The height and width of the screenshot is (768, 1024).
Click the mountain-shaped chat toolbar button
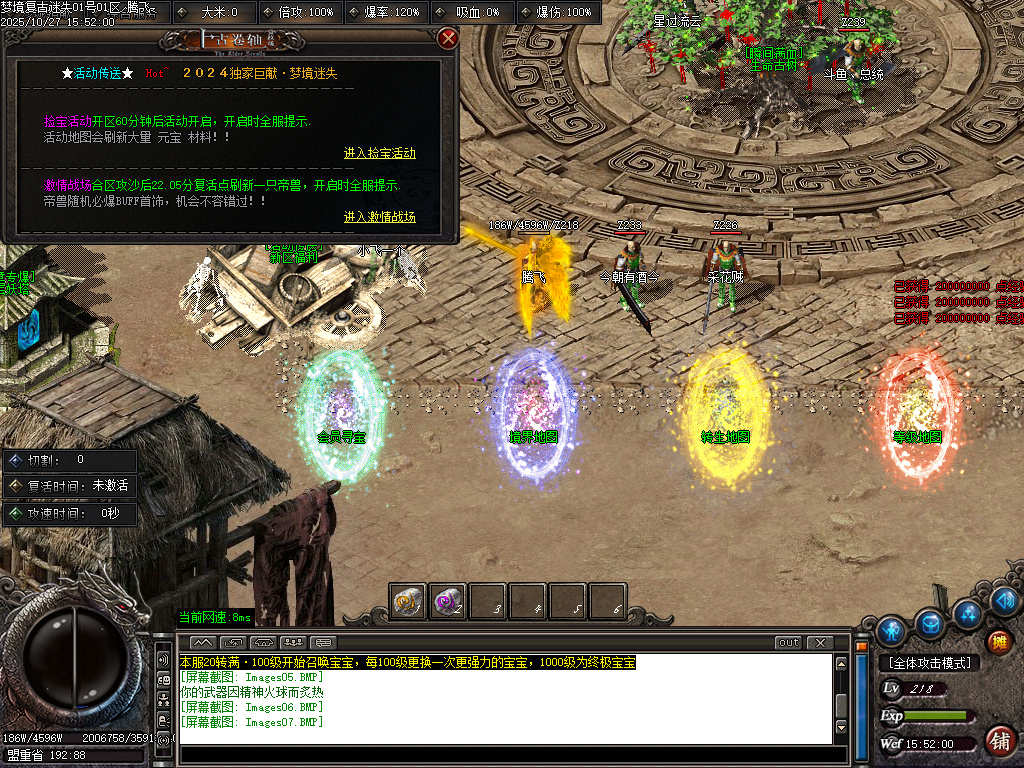tap(203, 642)
